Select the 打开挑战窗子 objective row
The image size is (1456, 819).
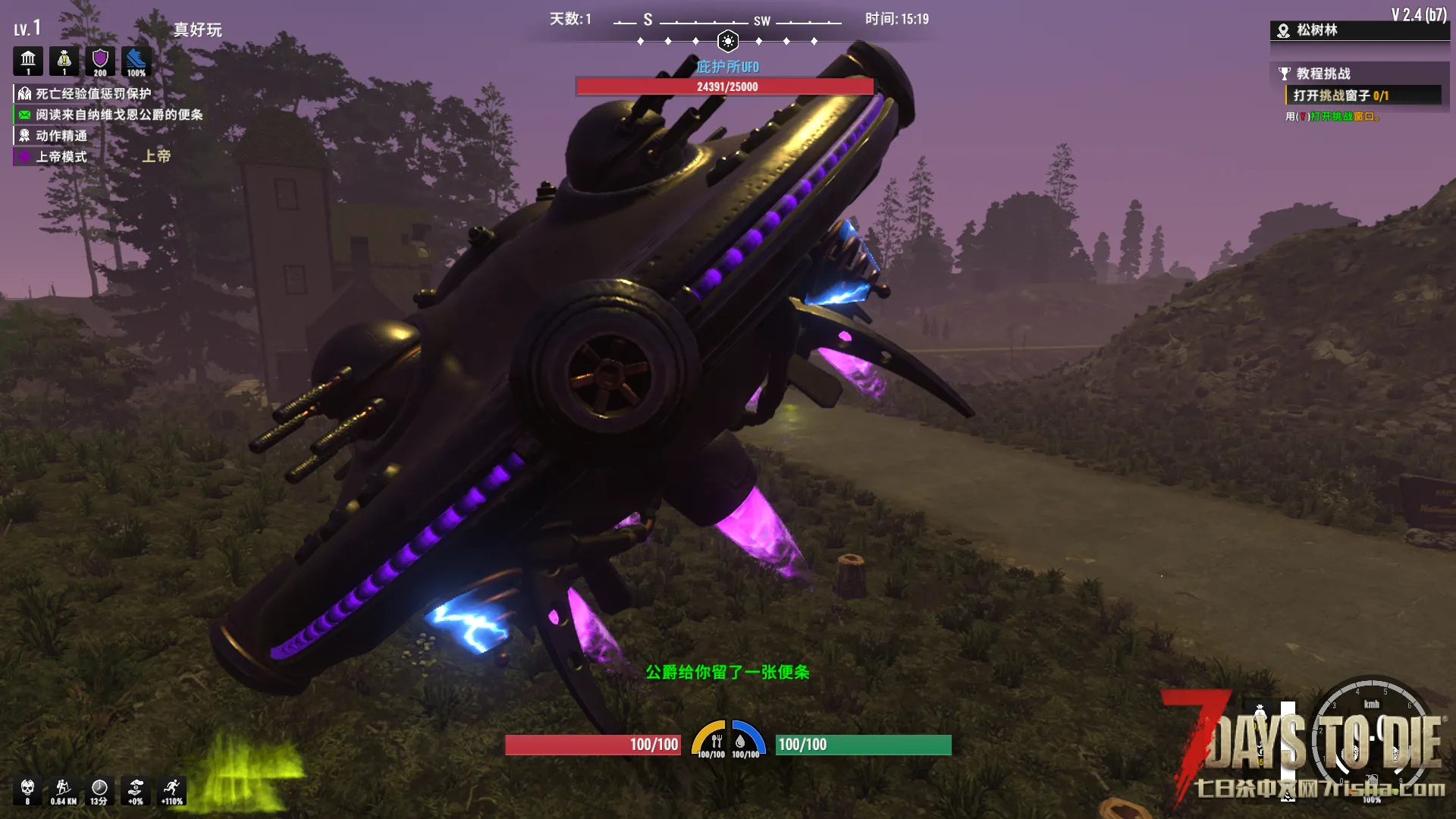(x=1341, y=96)
